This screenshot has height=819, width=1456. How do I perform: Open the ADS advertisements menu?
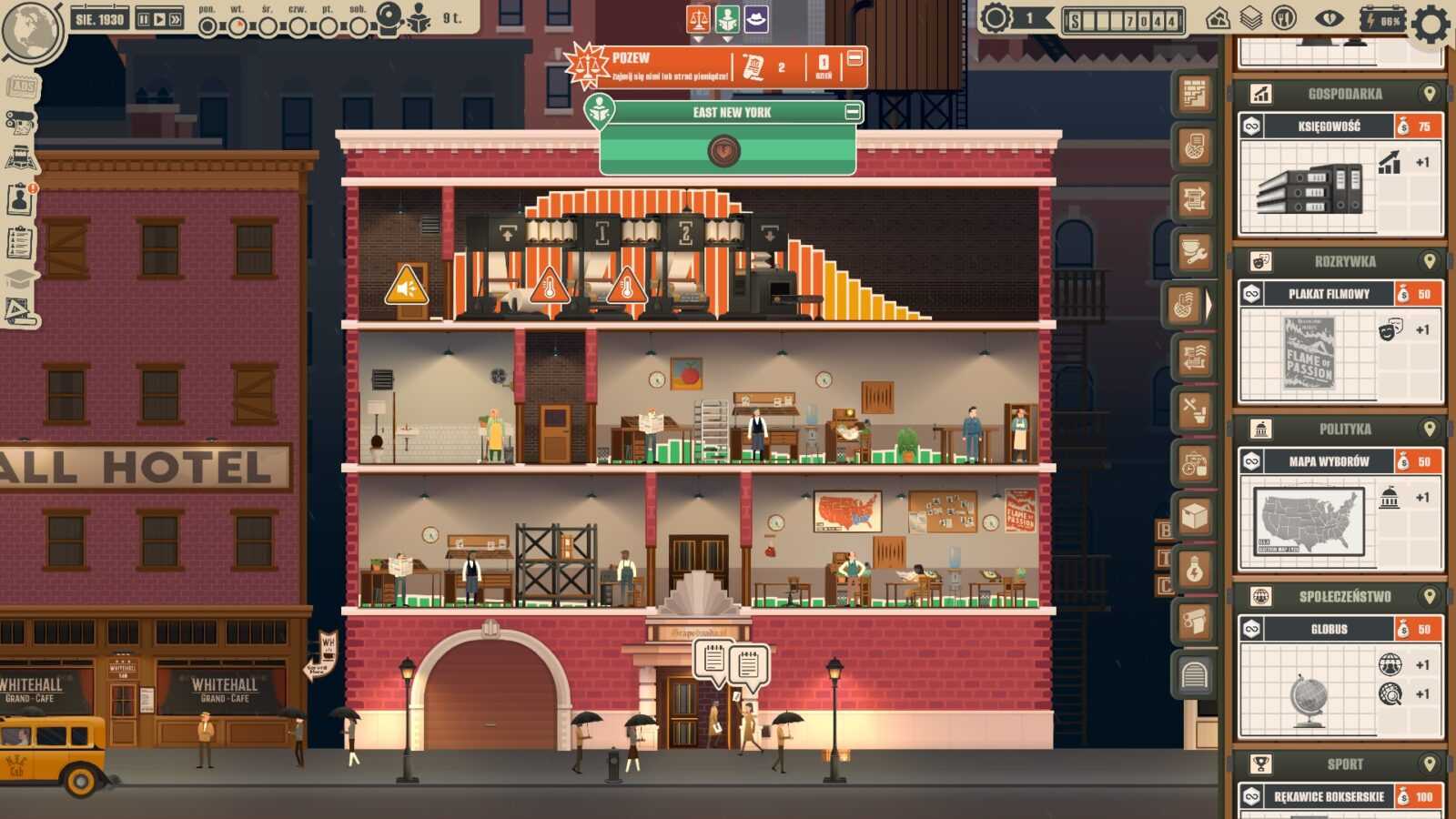coord(21,86)
